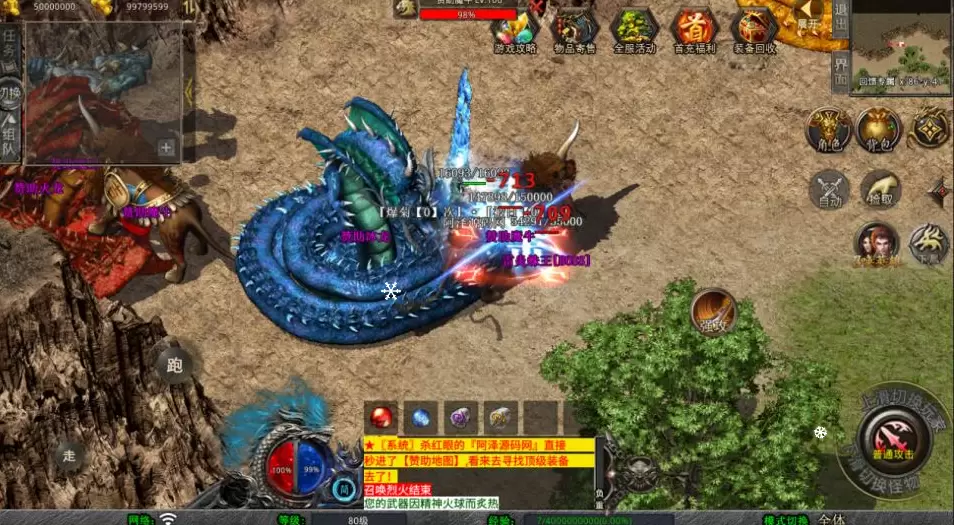Open the 角色 character sheet
Viewport: 954px width, 525px height.
(x=830, y=130)
